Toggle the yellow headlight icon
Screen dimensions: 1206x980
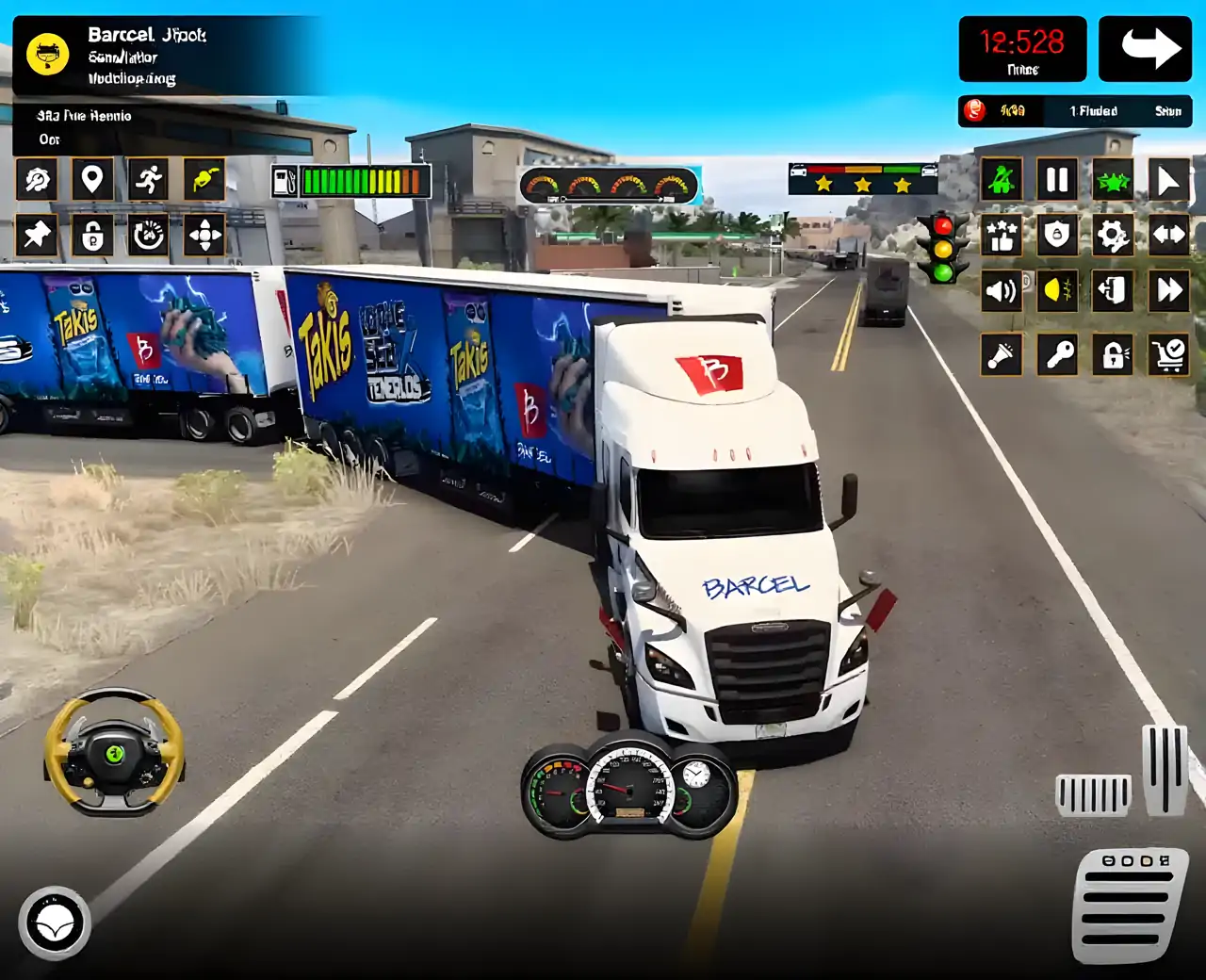1057,291
